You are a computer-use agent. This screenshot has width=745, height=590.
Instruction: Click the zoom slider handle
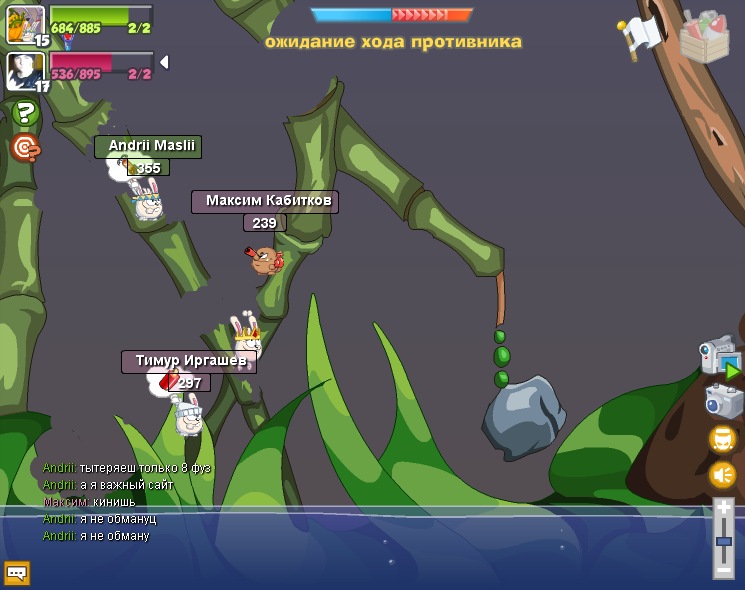(x=723, y=541)
